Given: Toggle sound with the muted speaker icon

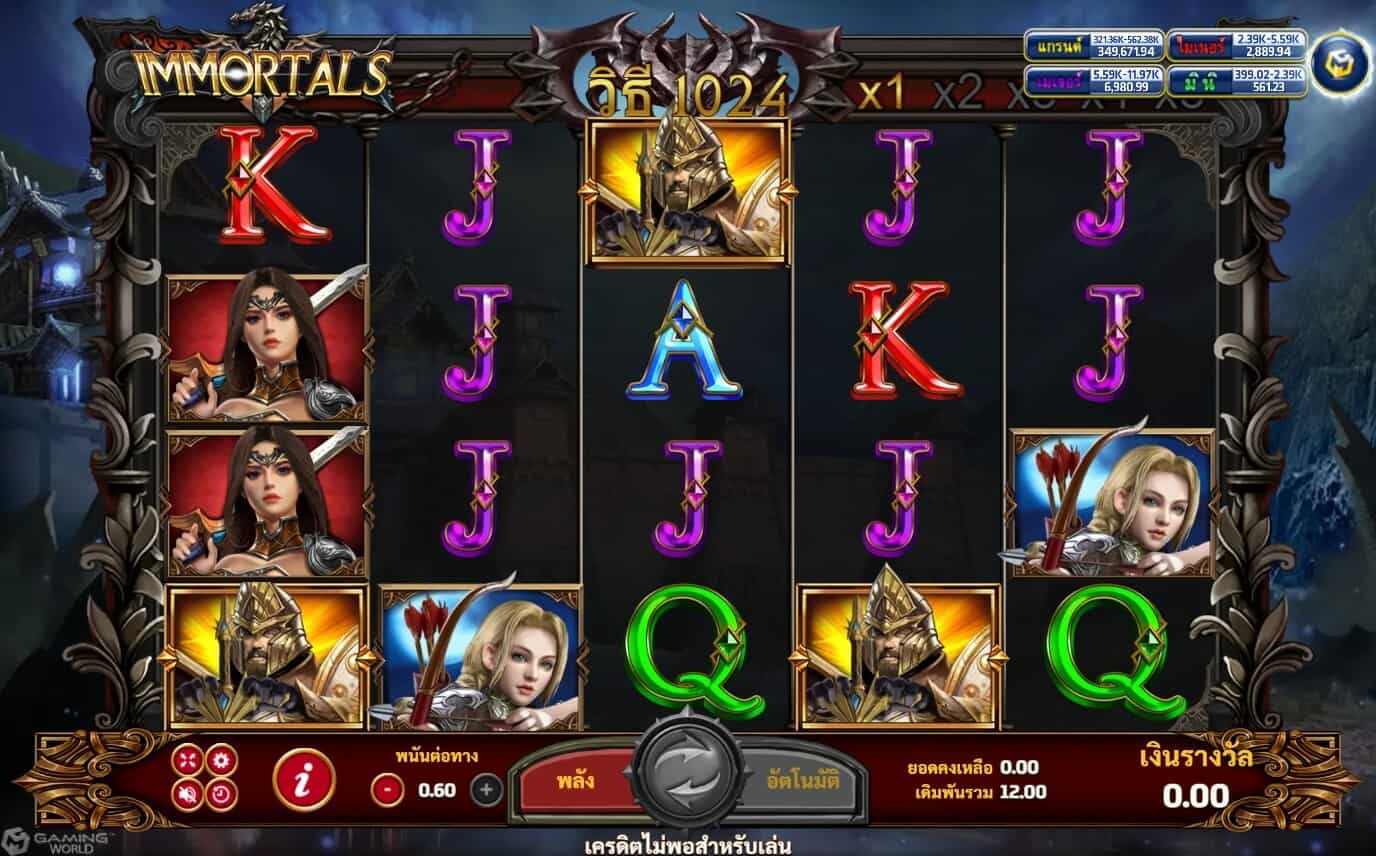Looking at the screenshot, I should 187,795.
